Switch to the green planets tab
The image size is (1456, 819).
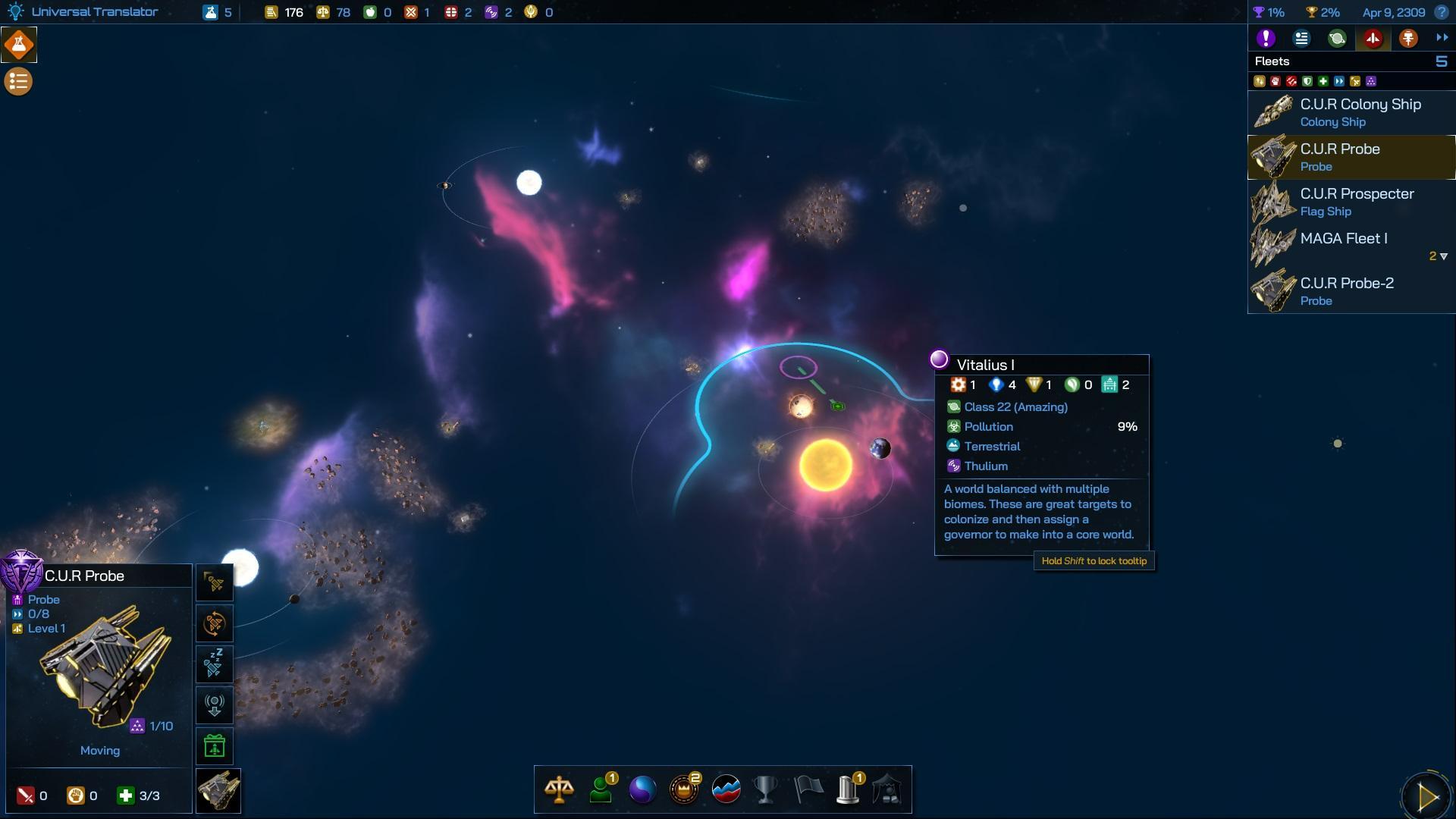1337,39
